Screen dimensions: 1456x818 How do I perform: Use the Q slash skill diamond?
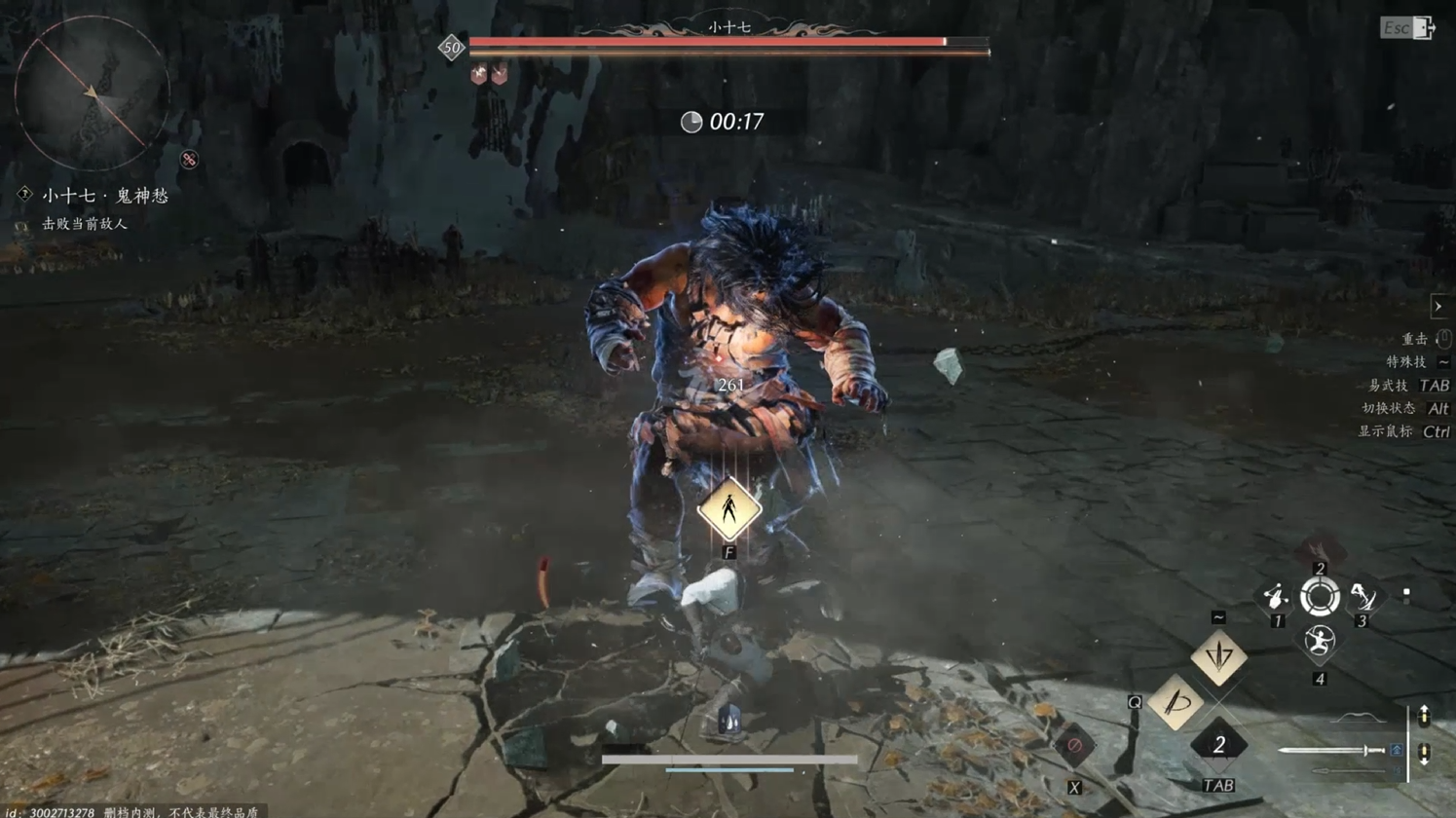click(x=1176, y=702)
